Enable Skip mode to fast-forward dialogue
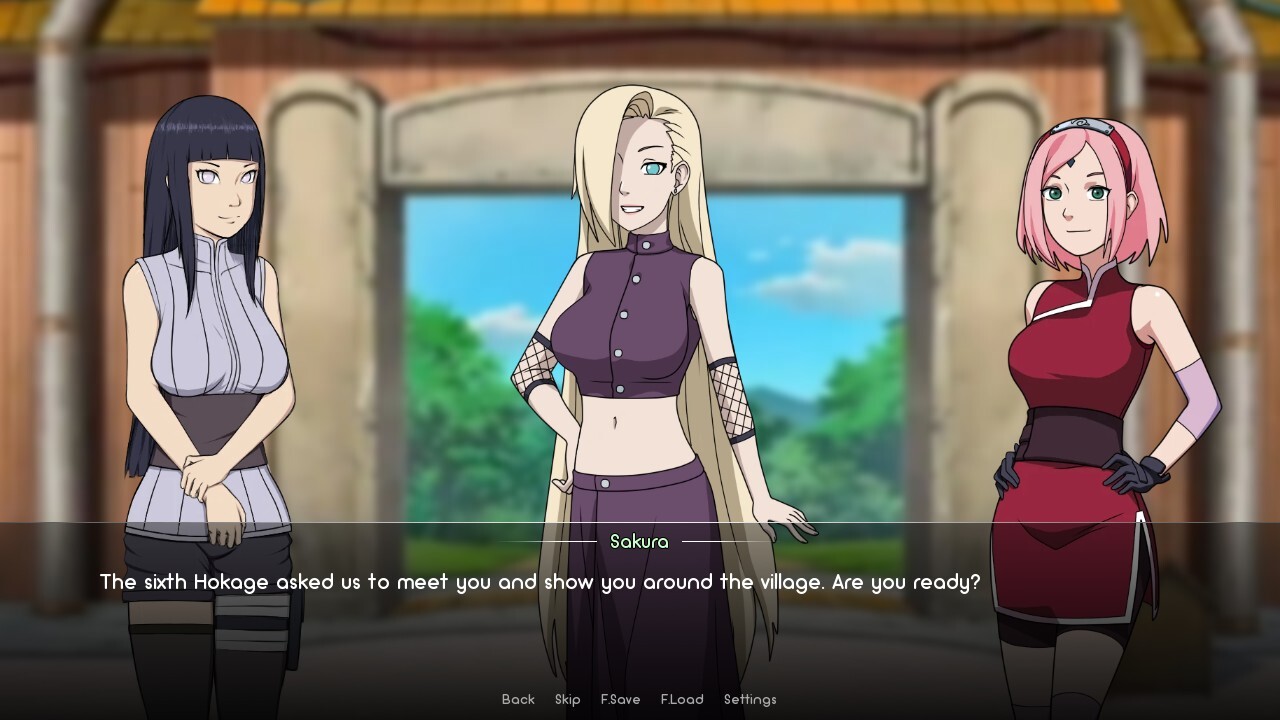 tap(567, 699)
